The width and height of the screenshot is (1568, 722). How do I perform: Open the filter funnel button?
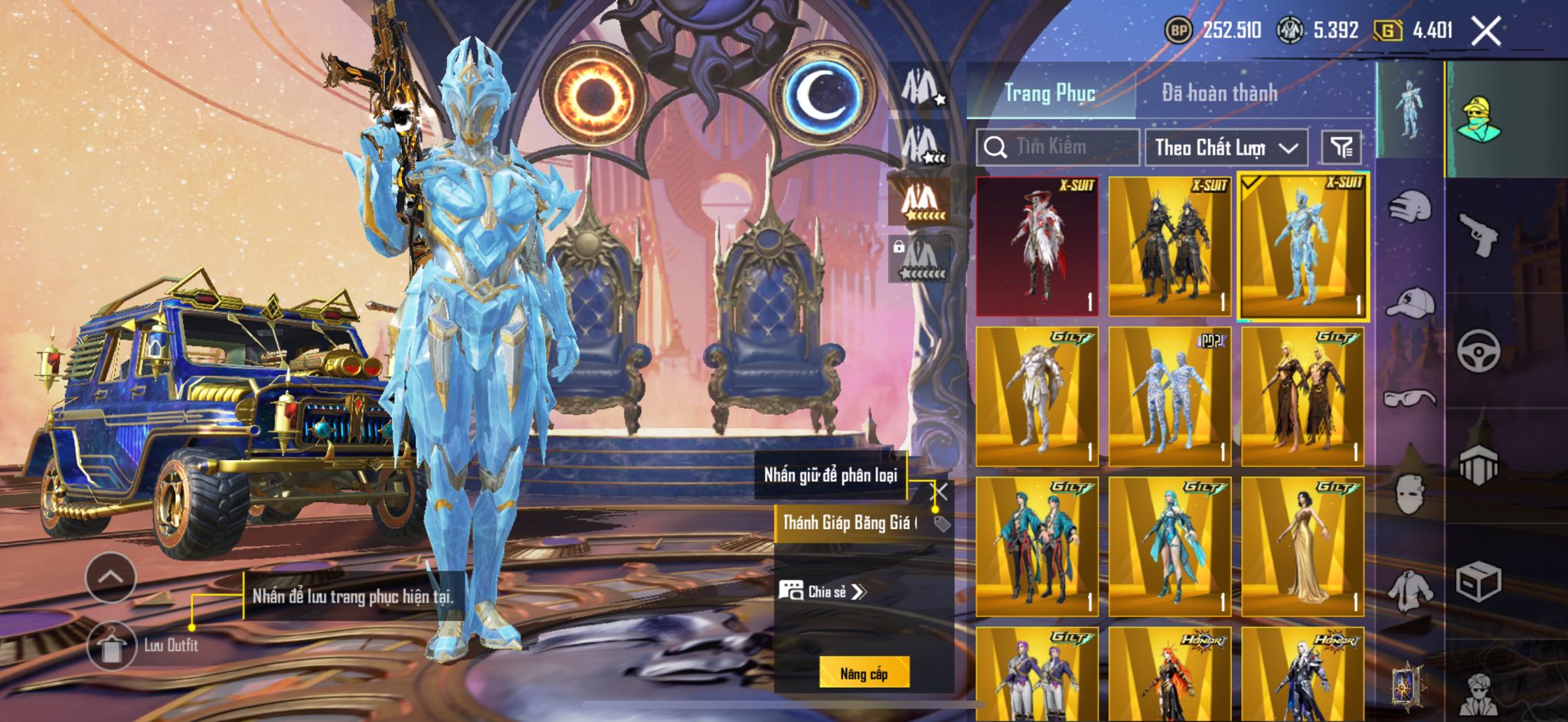tap(1341, 147)
